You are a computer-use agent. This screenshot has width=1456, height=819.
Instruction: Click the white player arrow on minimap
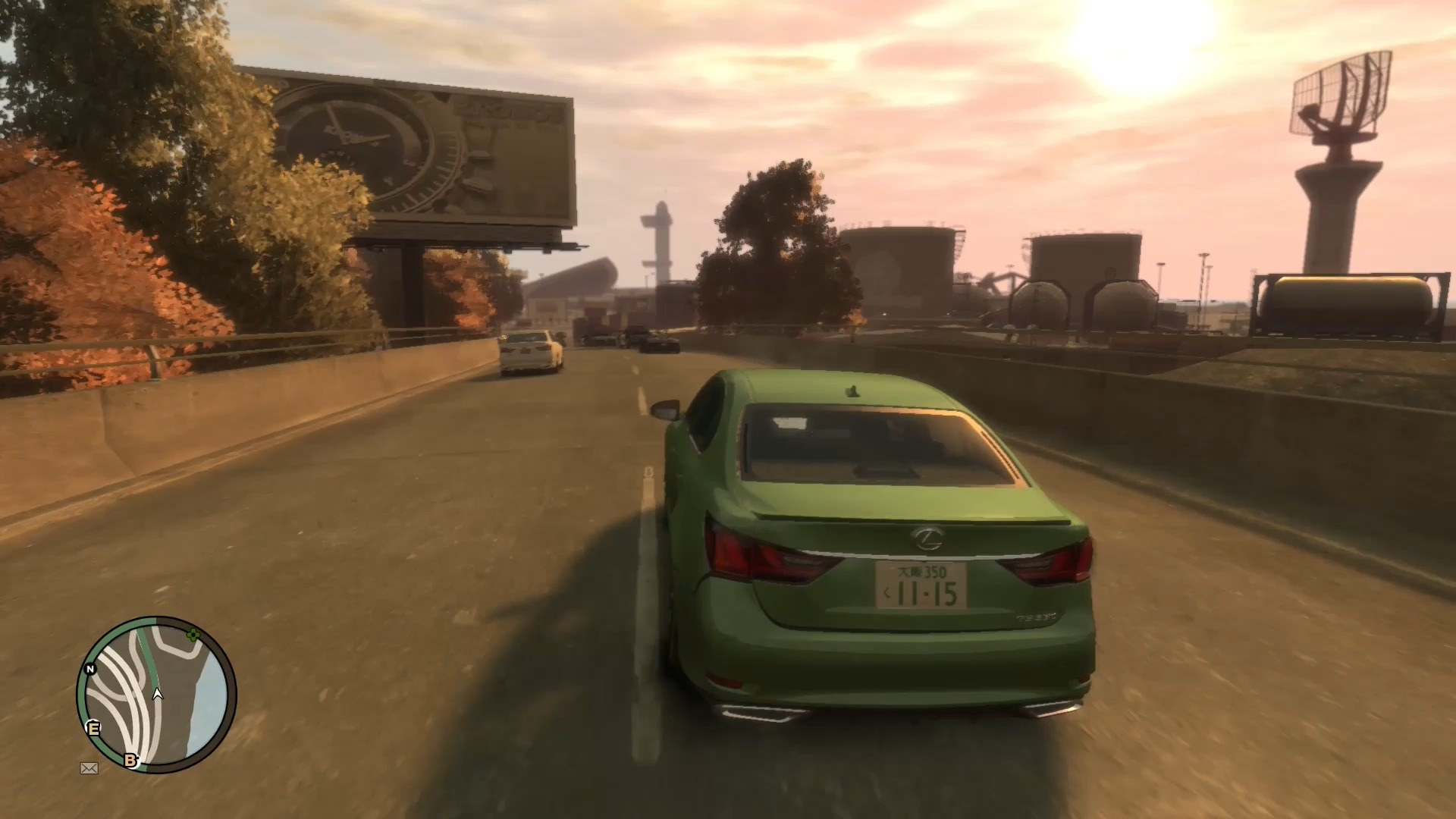(158, 693)
